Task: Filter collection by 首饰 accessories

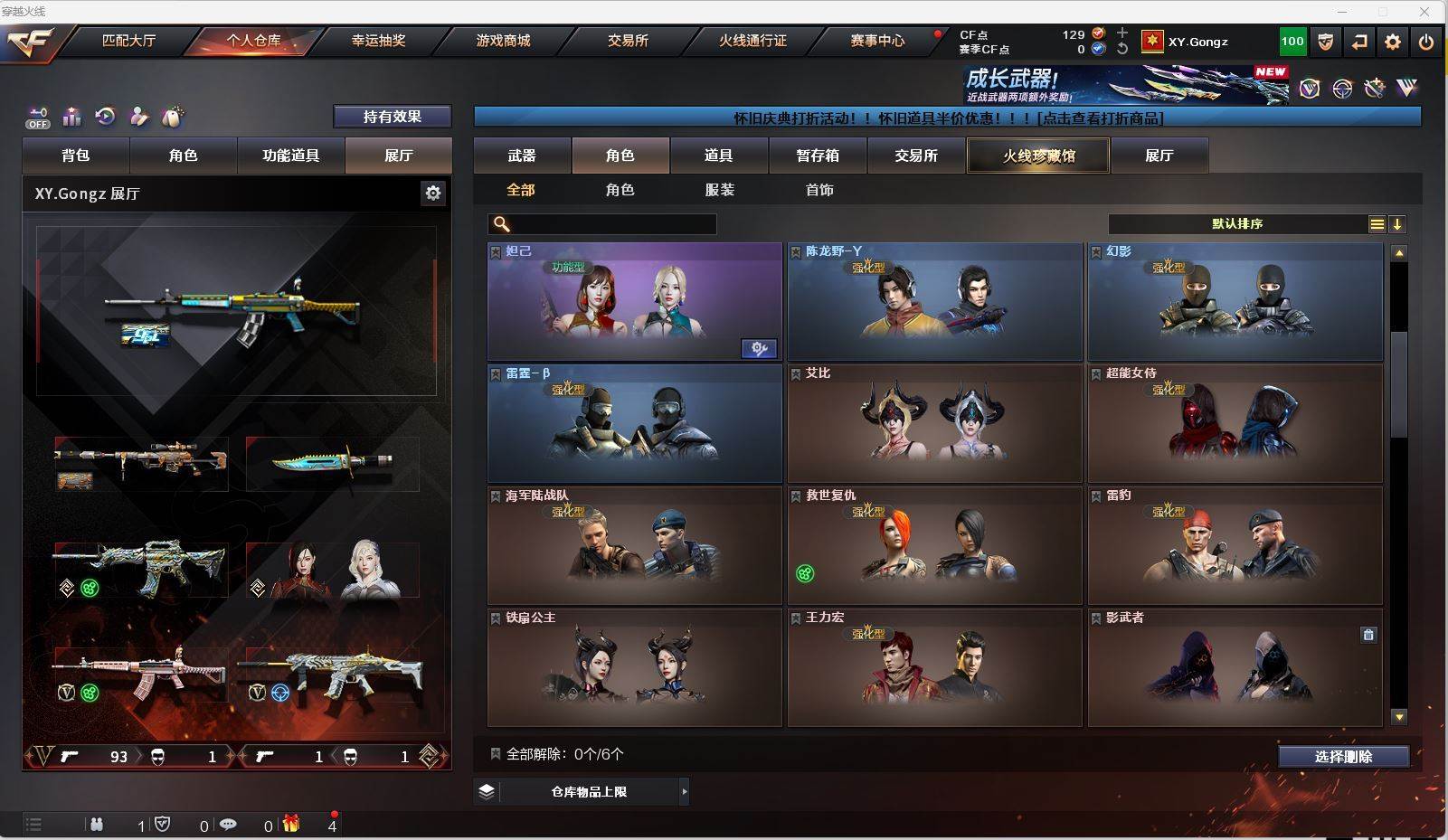Action: pos(819,190)
